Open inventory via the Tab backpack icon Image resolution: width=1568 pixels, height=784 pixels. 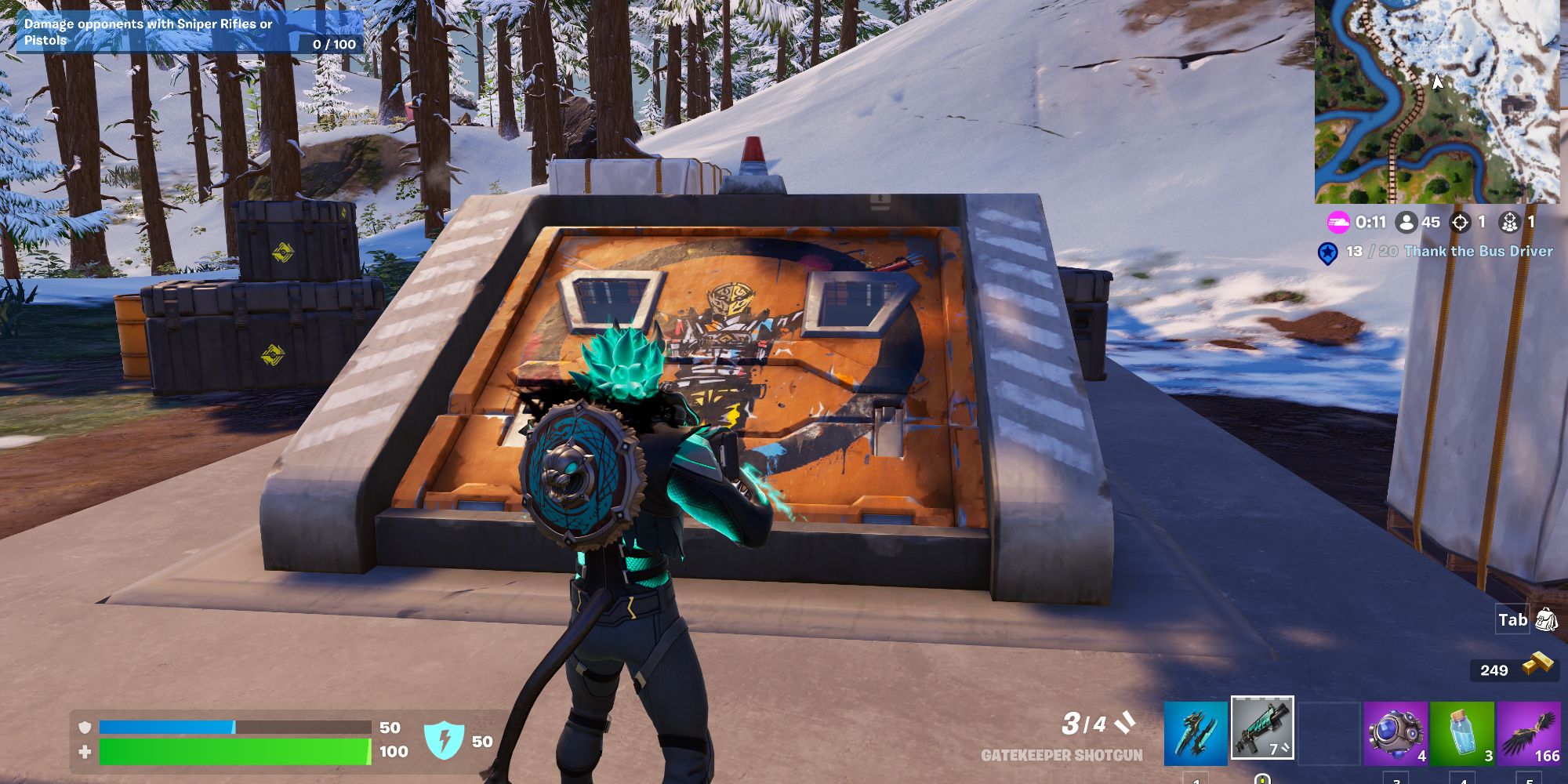tap(1541, 619)
